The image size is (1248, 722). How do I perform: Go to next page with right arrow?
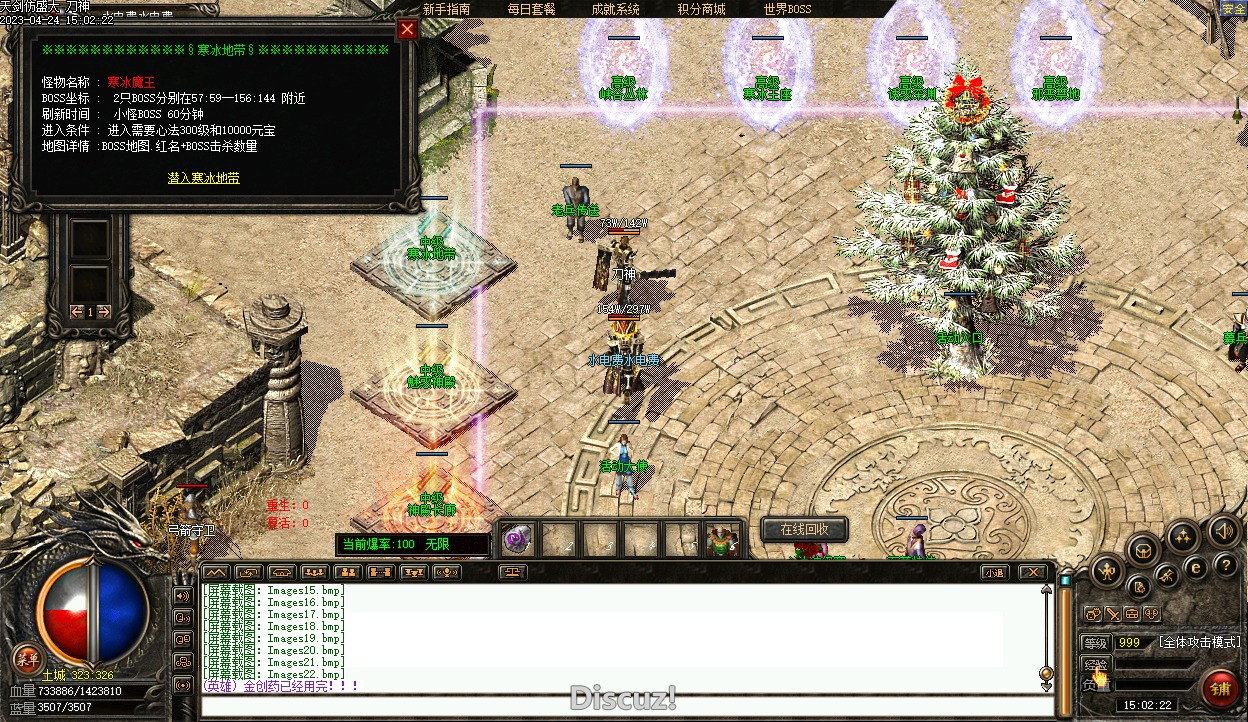[104, 312]
